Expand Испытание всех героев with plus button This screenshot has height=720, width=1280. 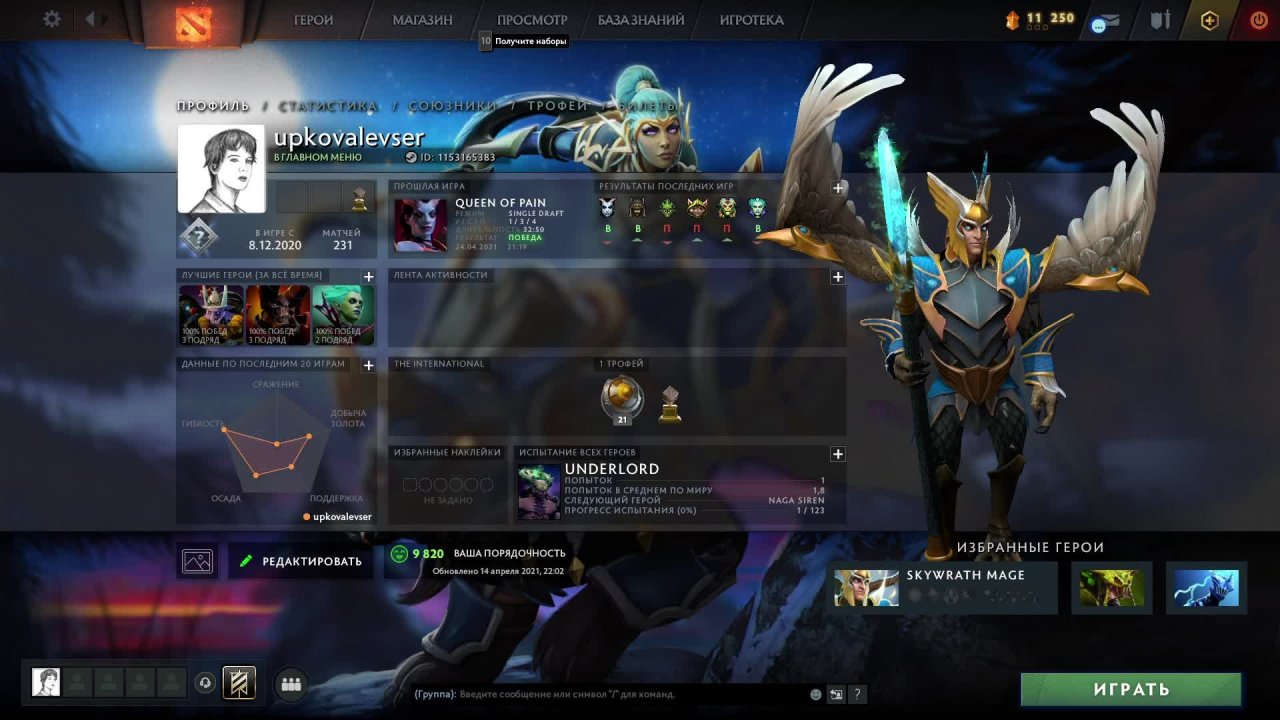(836, 454)
